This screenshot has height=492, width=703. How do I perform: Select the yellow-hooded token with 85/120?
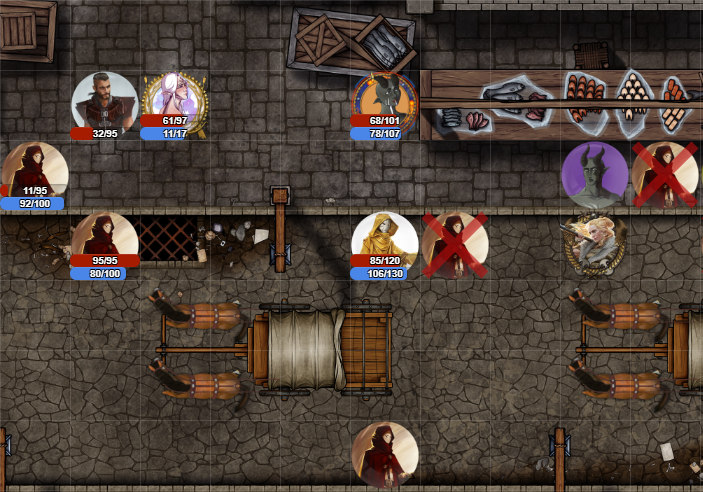click(384, 241)
